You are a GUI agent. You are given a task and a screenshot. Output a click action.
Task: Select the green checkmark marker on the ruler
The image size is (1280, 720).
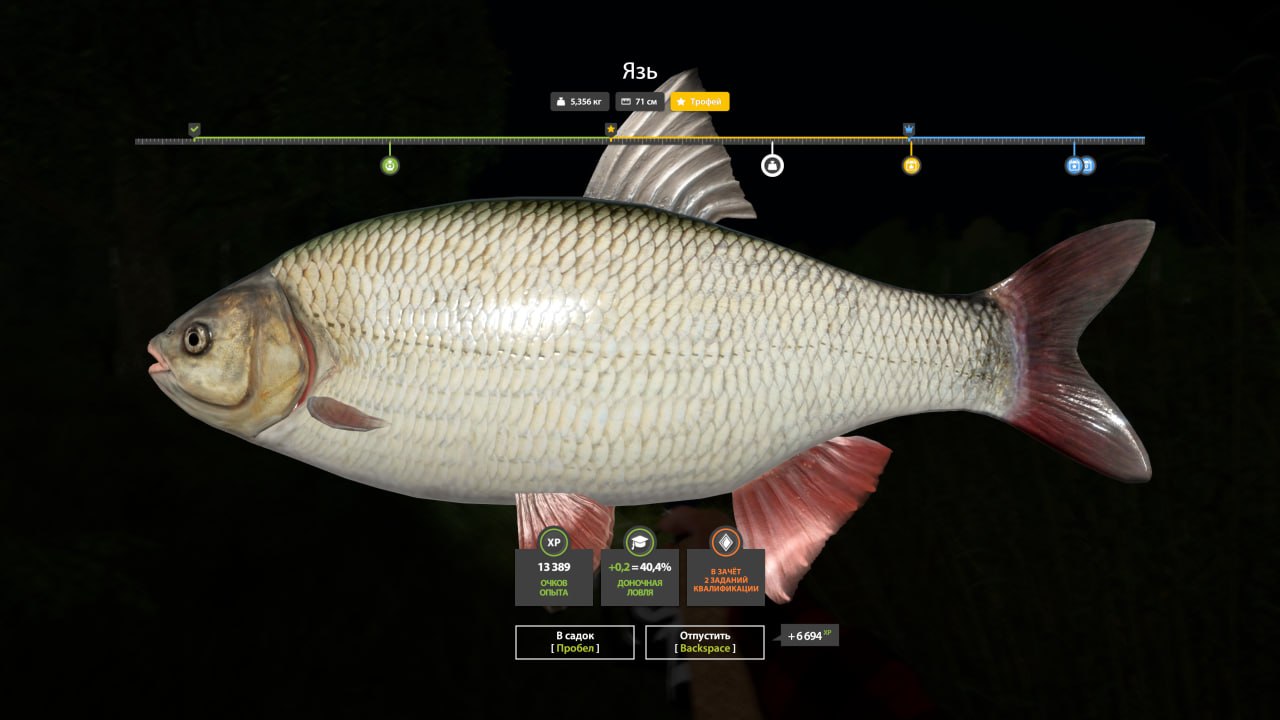193,129
